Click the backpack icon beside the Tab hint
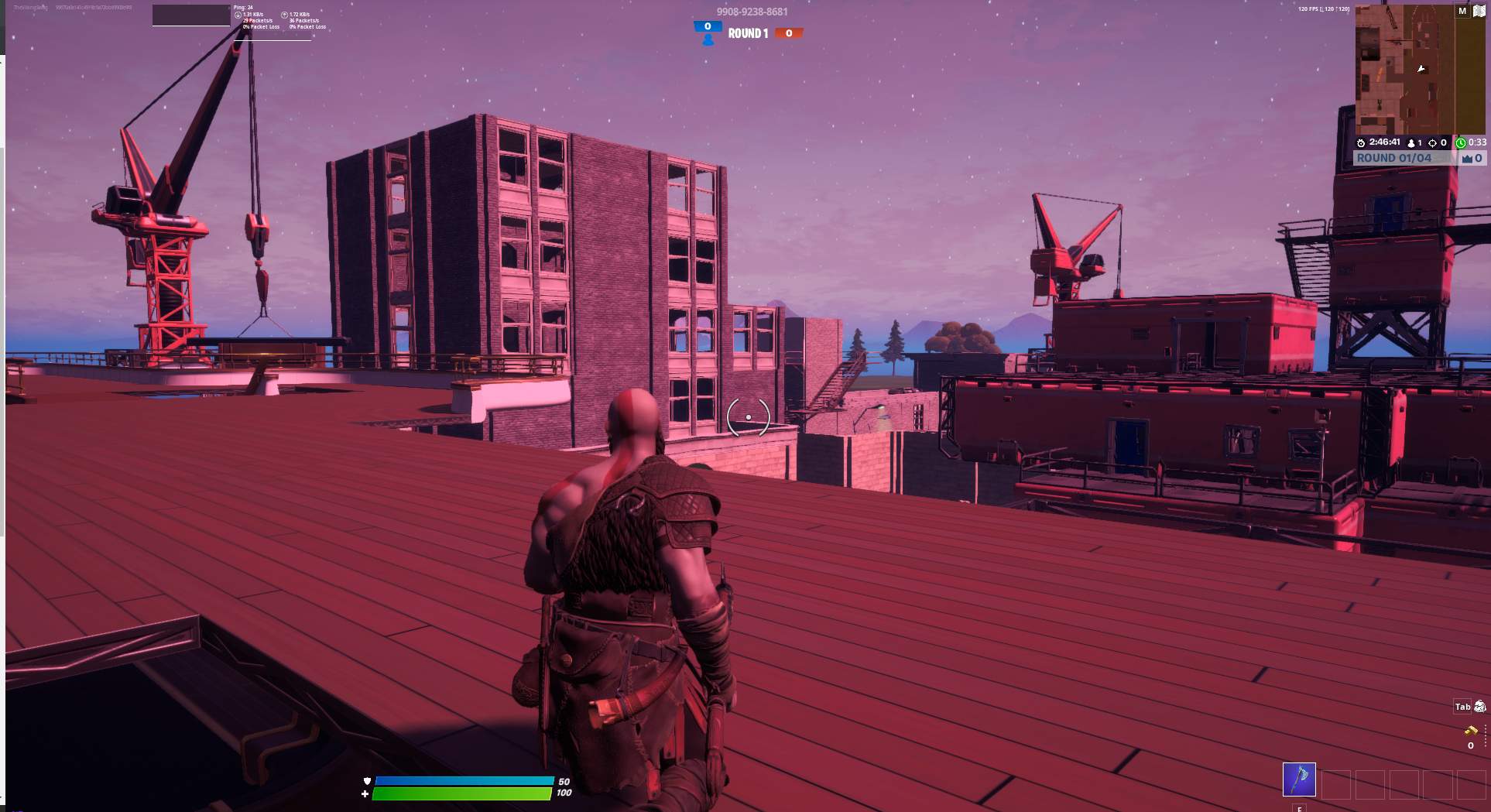Image resolution: width=1491 pixels, height=812 pixels. pyautogui.click(x=1480, y=707)
